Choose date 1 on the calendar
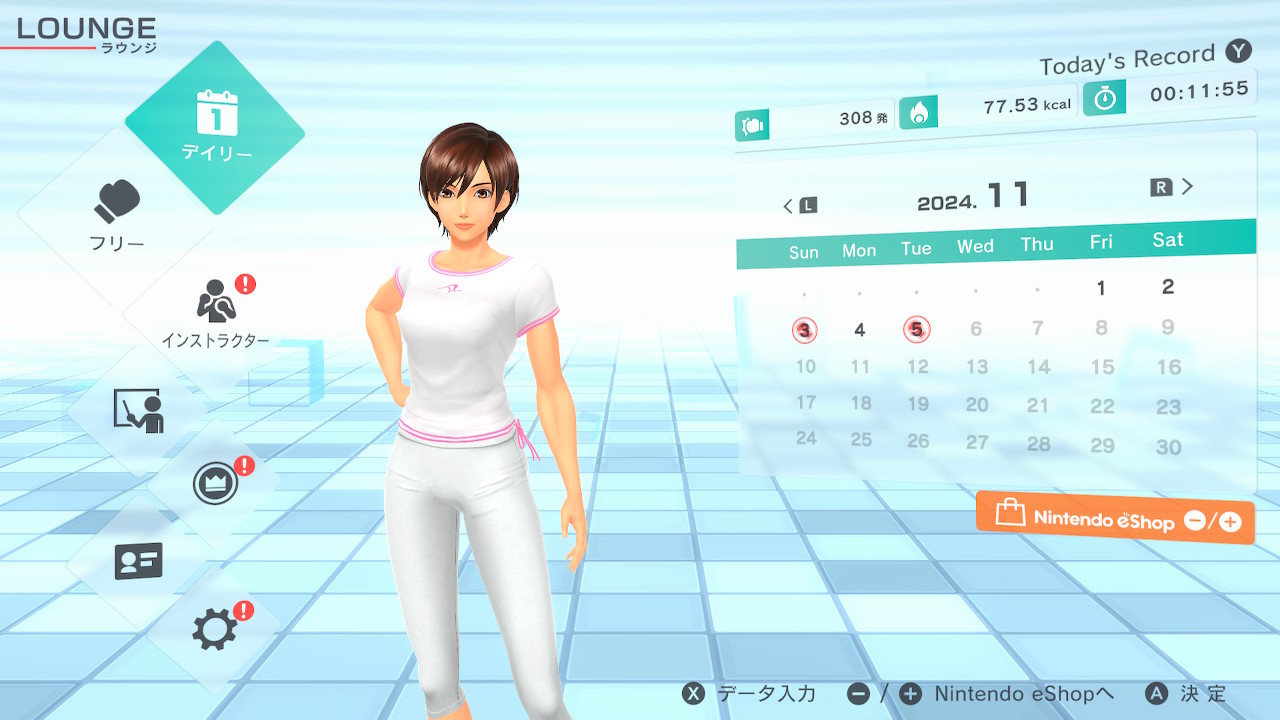This screenshot has height=720, width=1280. [1101, 289]
